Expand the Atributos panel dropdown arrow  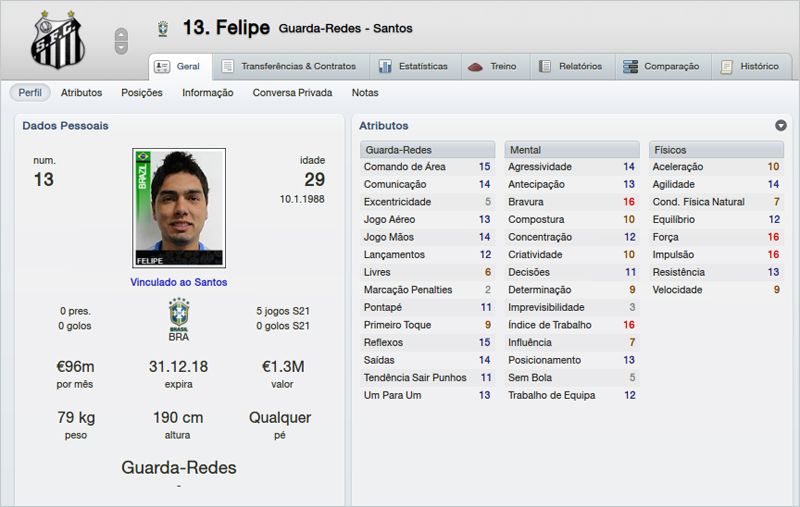point(780,126)
